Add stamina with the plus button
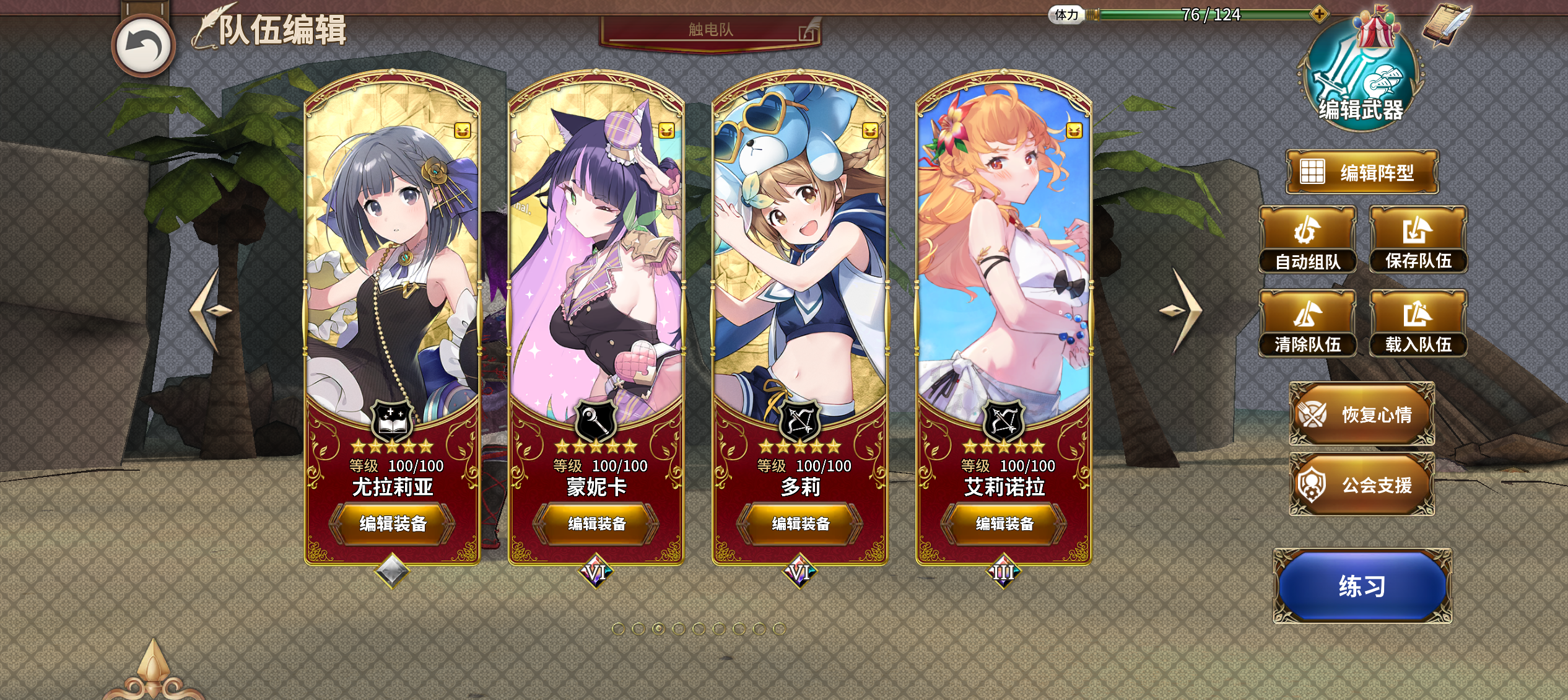 pos(1319,14)
